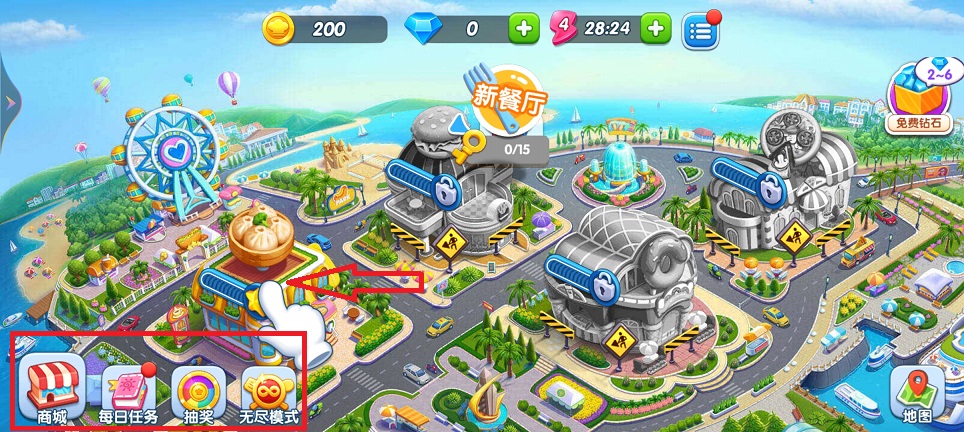Open the 商城 shop
Image resolution: width=964 pixels, height=432 pixels.
point(52,392)
